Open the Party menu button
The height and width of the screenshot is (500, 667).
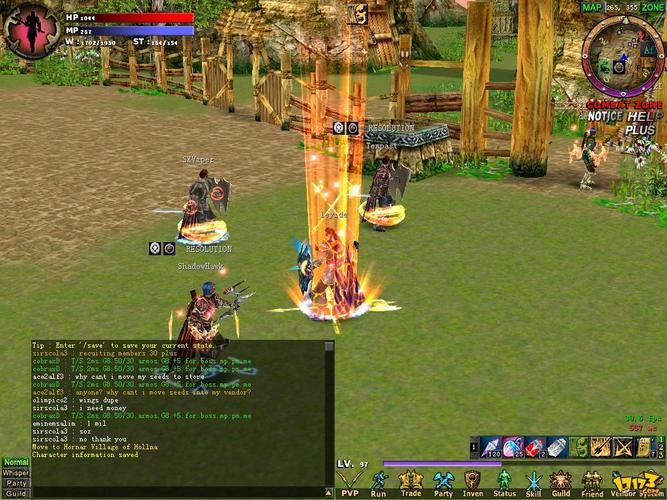pos(442,482)
